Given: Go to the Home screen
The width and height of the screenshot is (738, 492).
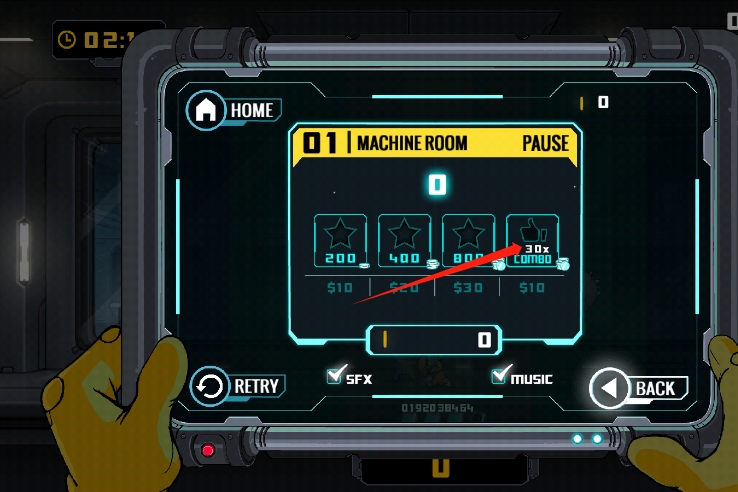Looking at the screenshot, I should coord(234,110).
